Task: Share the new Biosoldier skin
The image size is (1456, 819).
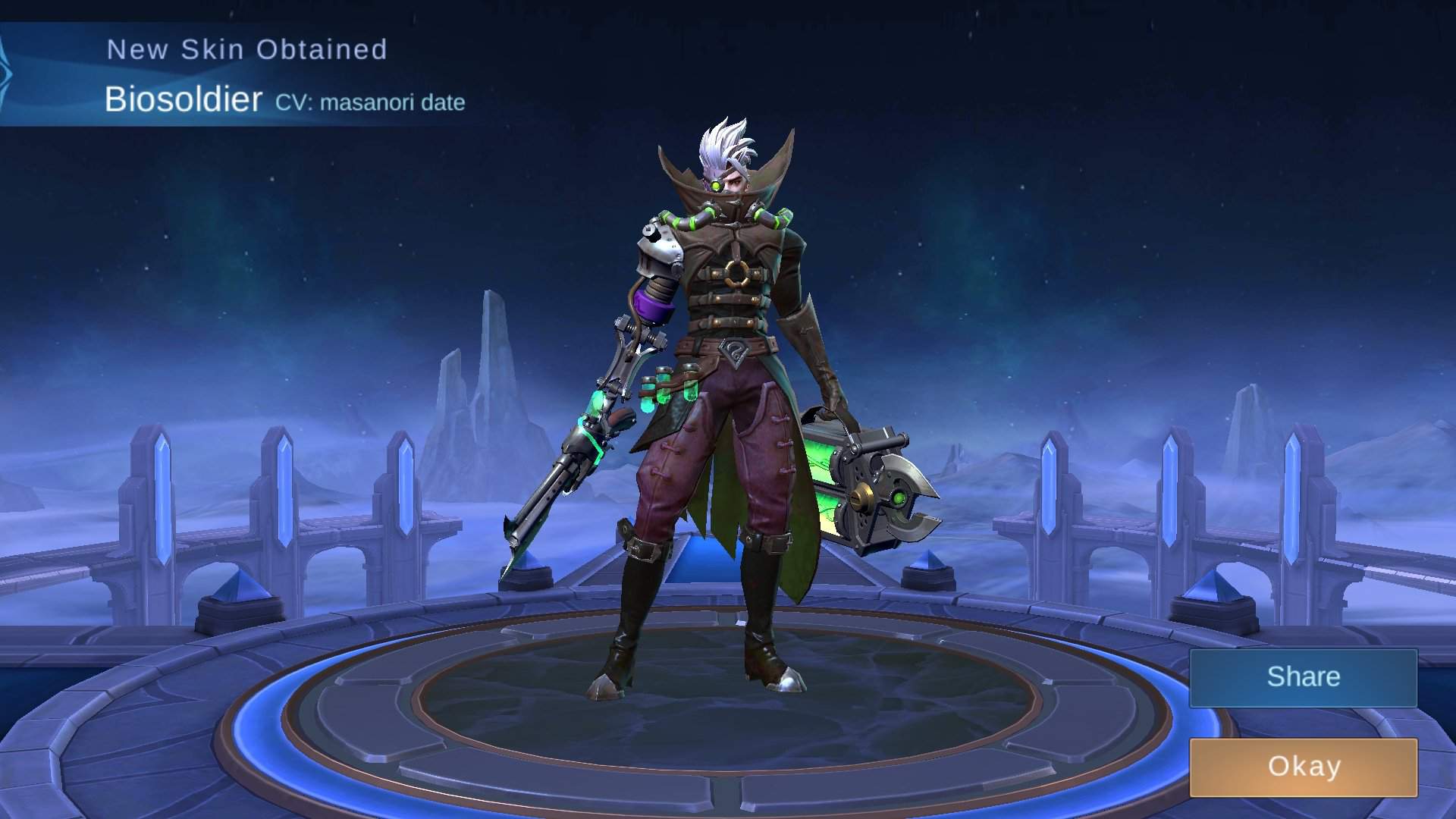Action: point(1303,677)
